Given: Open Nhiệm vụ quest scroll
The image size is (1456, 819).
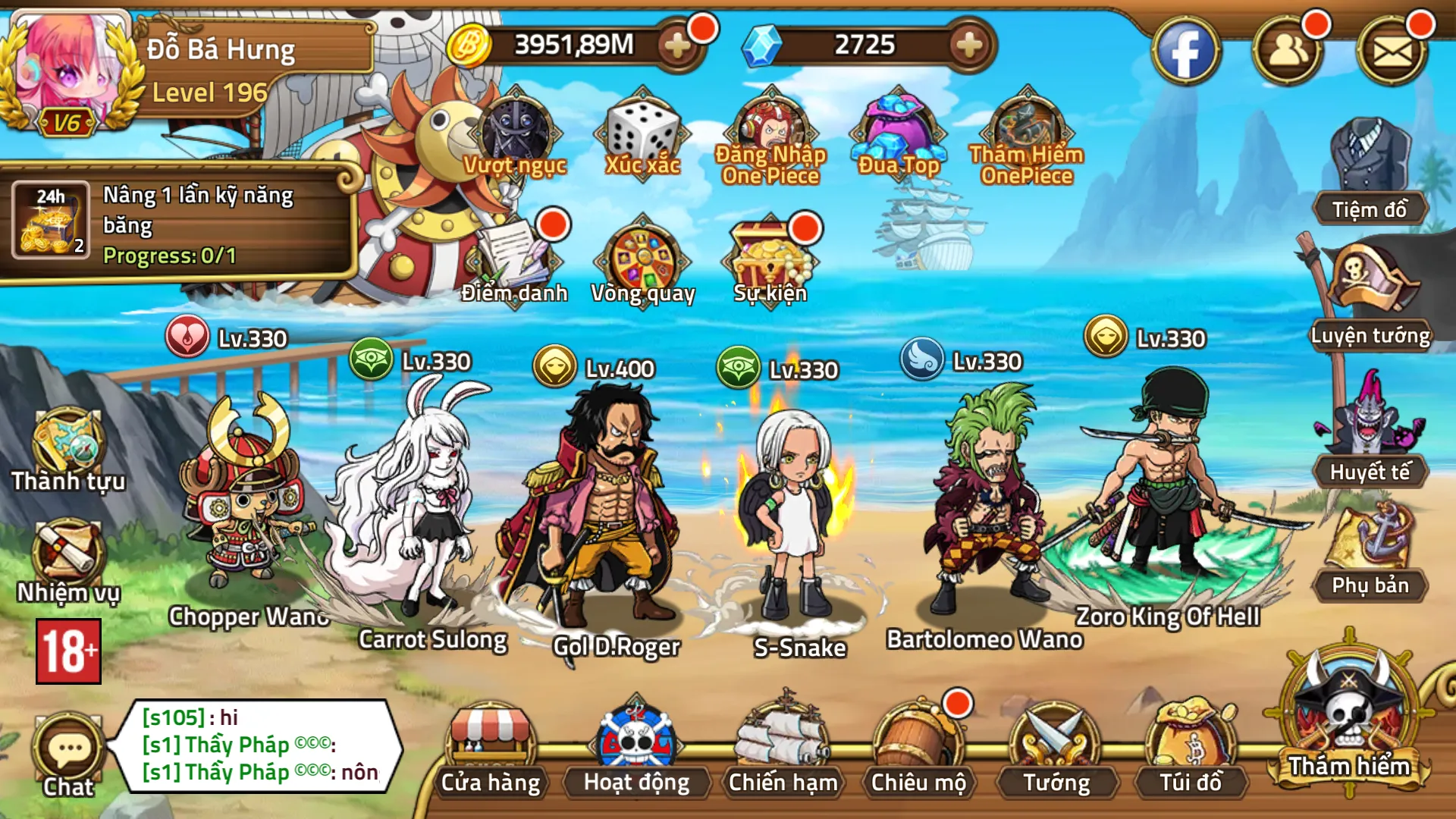Looking at the screenshot, I should (68, 561).
